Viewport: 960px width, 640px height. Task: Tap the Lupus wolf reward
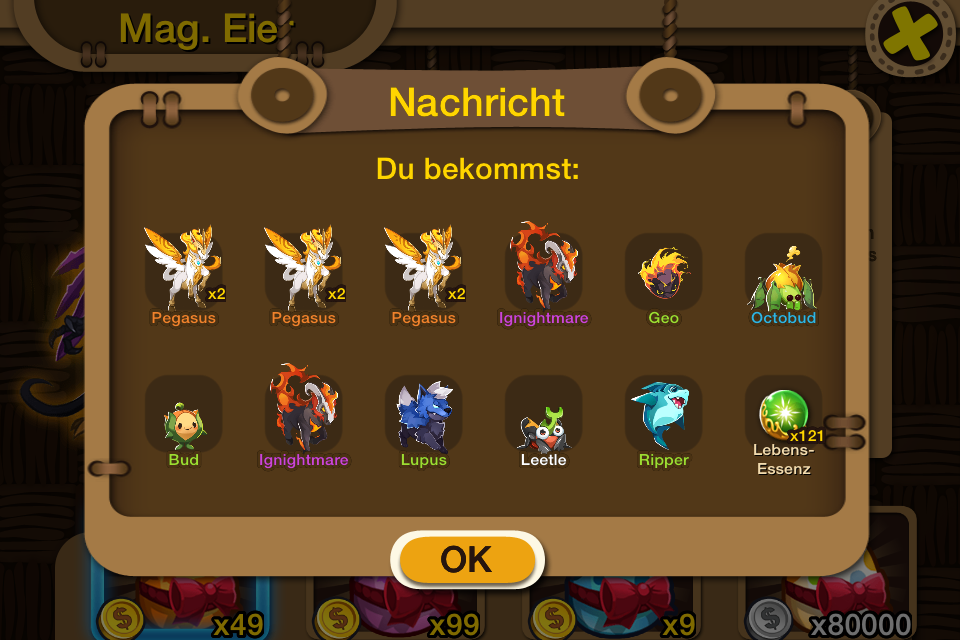[x=423, y=414]
